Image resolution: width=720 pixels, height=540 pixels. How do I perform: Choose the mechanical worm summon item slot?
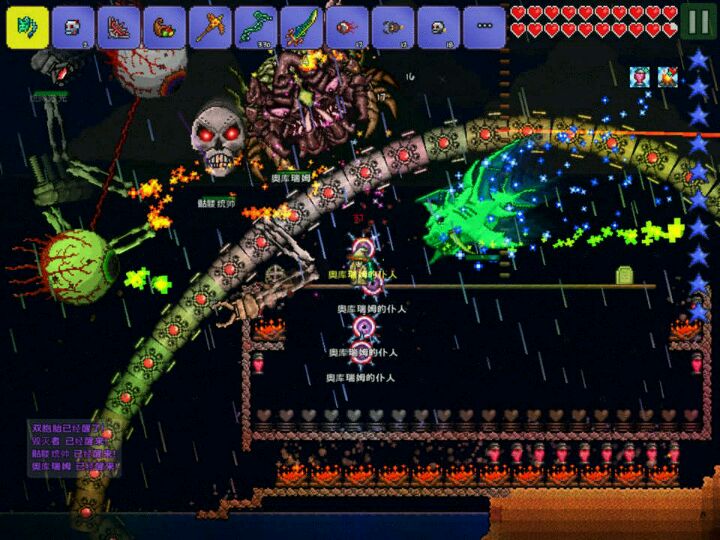coord(393,27)
